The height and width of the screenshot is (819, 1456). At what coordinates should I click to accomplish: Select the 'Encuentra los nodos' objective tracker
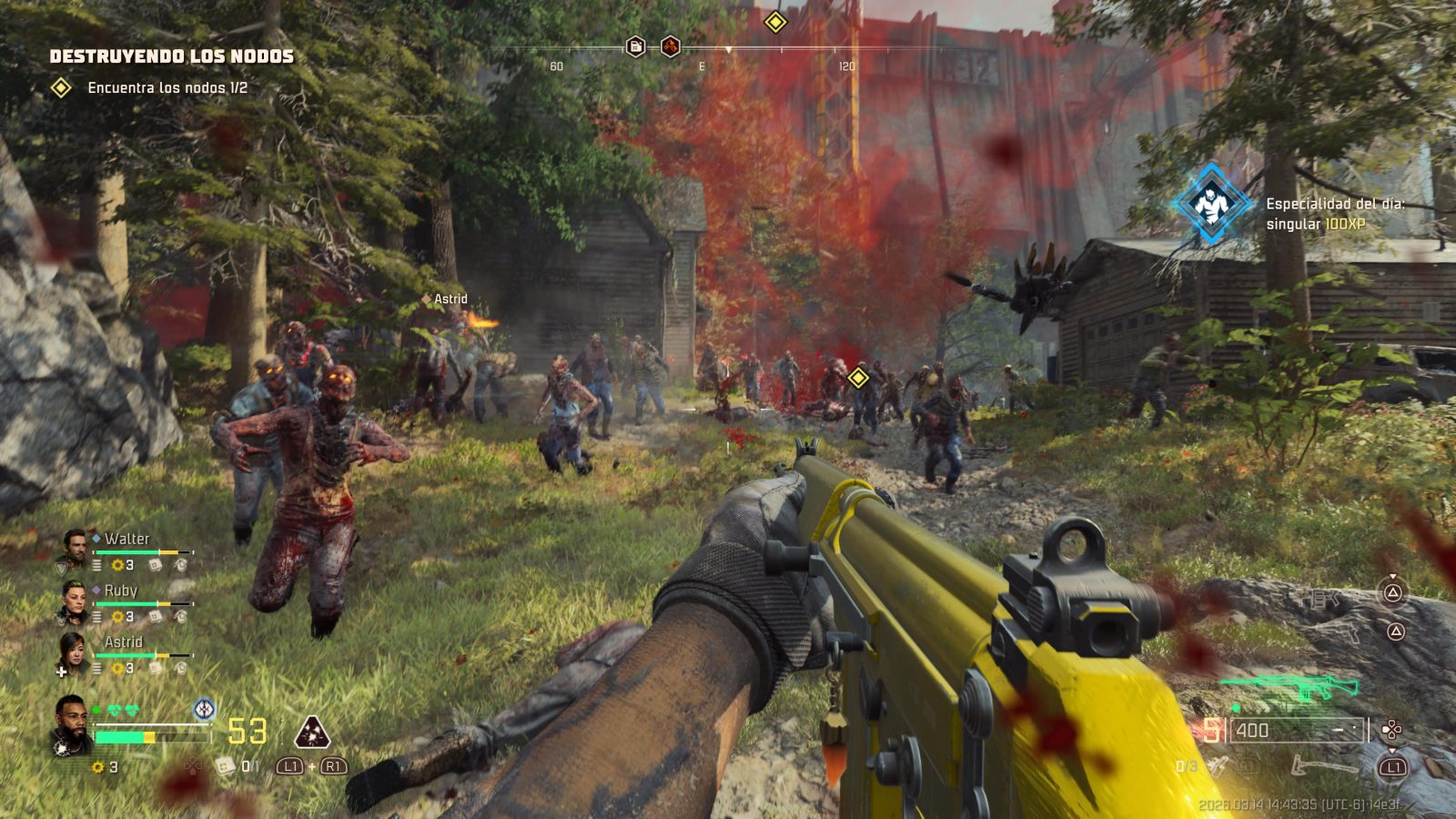pyautogui.click(x=167, y=87)
